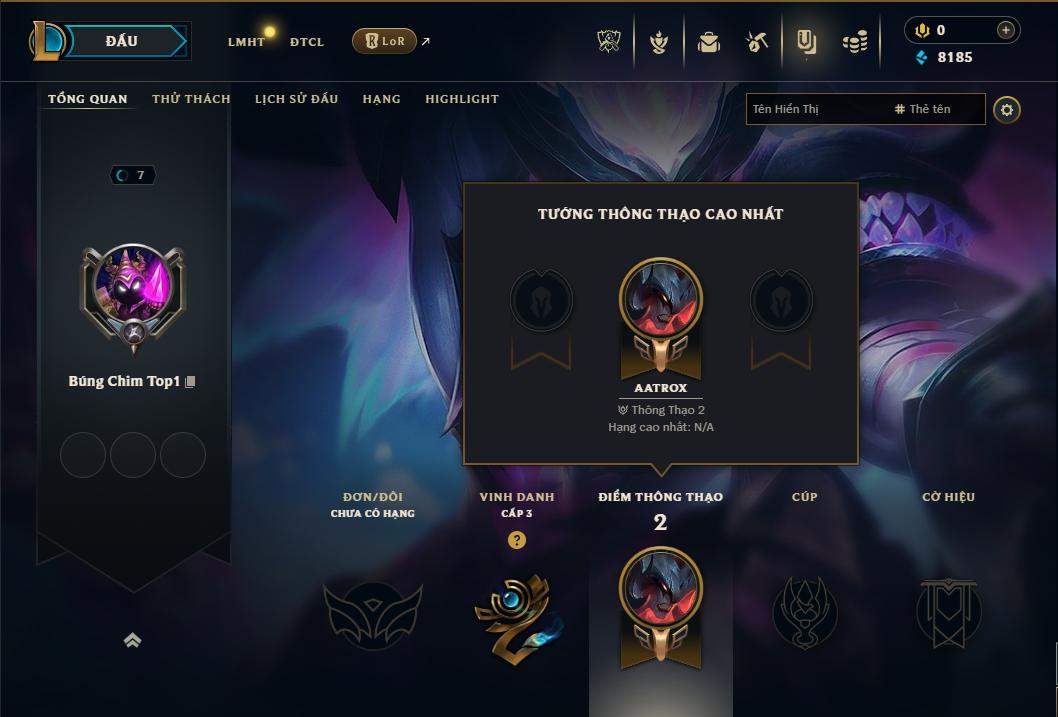Screen dimensions: 1058x717
Task: Switch to the LMHT game tab
Action: (x=246, y=42)
